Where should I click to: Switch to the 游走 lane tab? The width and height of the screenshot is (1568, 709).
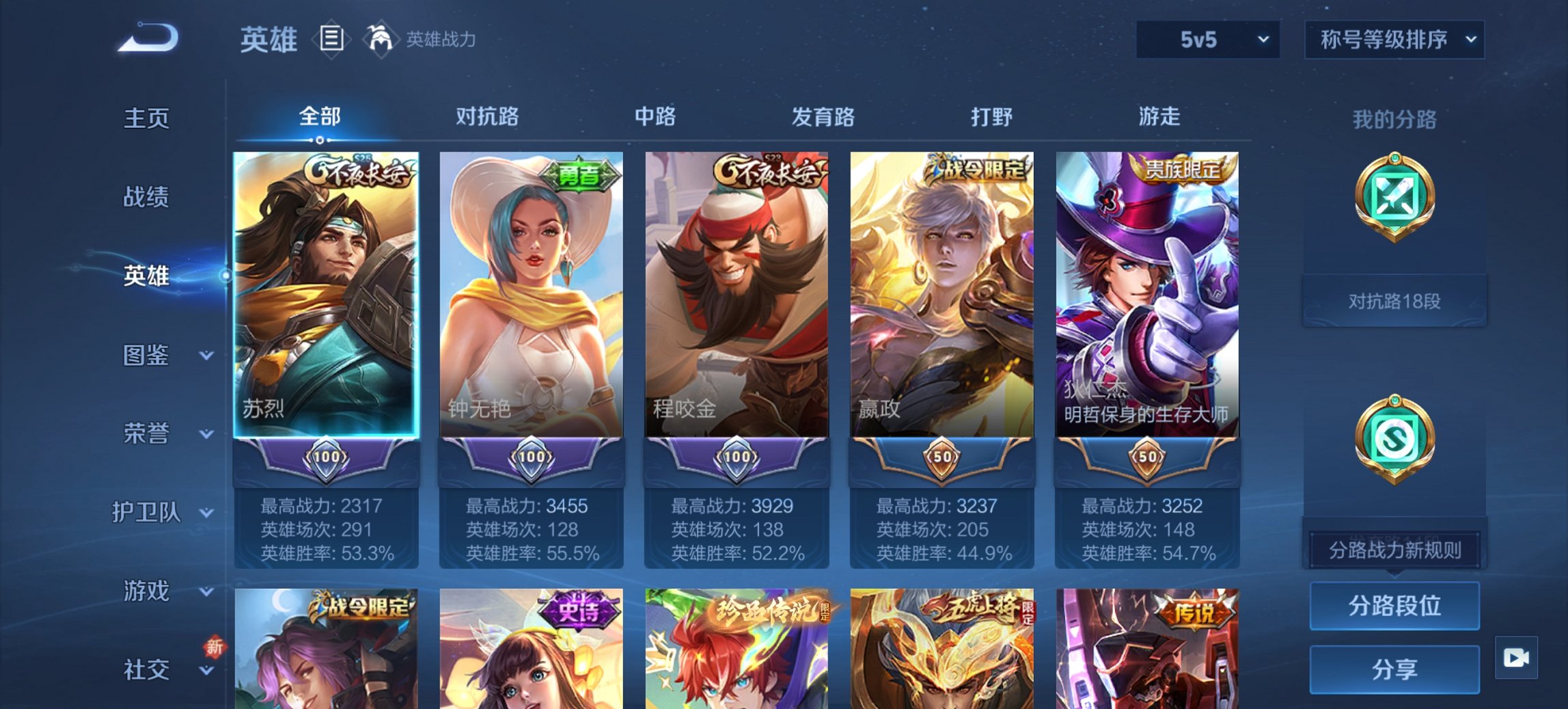[x=1162, y=117]
